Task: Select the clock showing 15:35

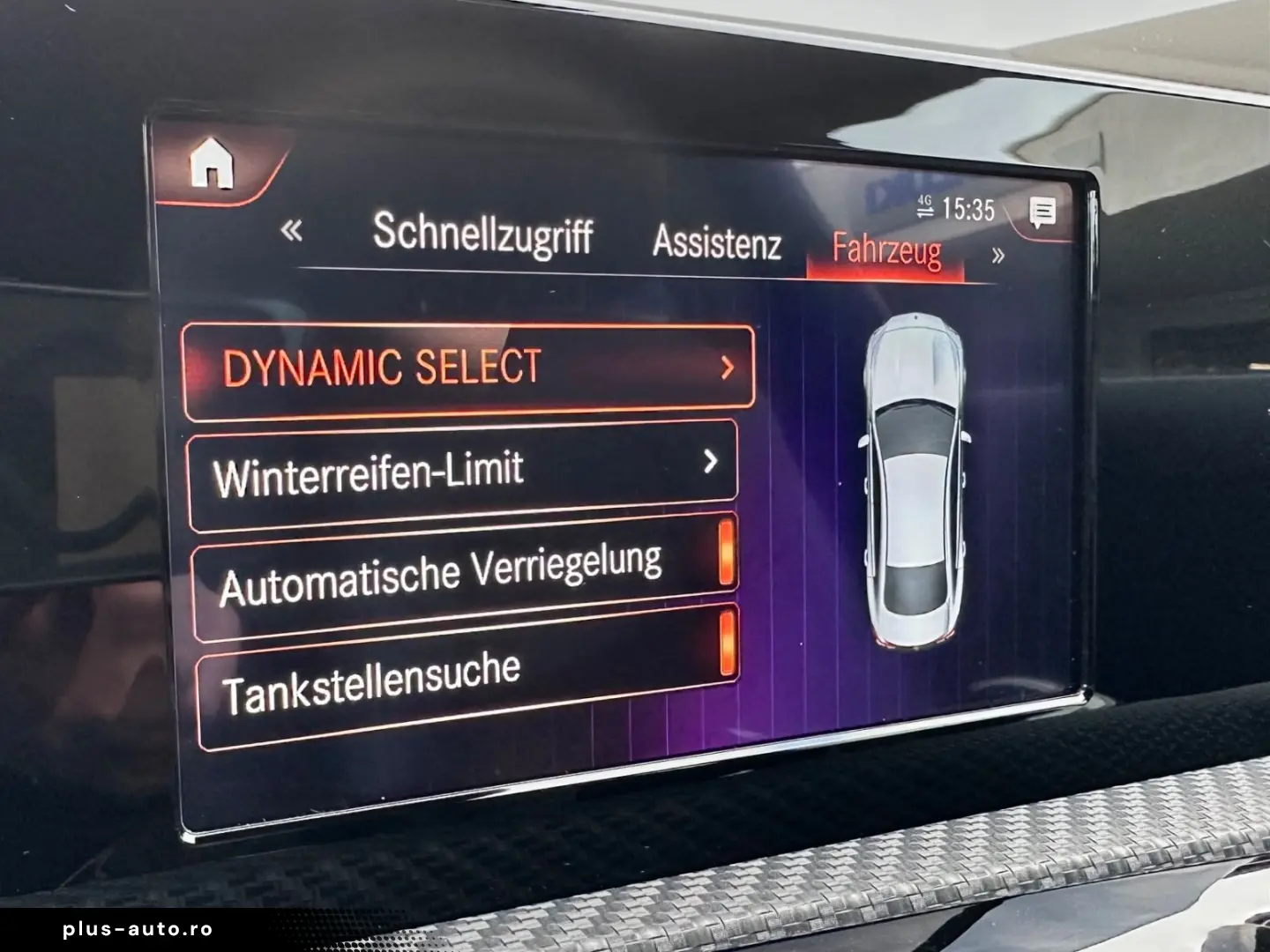Action: [x=967, y=208]
